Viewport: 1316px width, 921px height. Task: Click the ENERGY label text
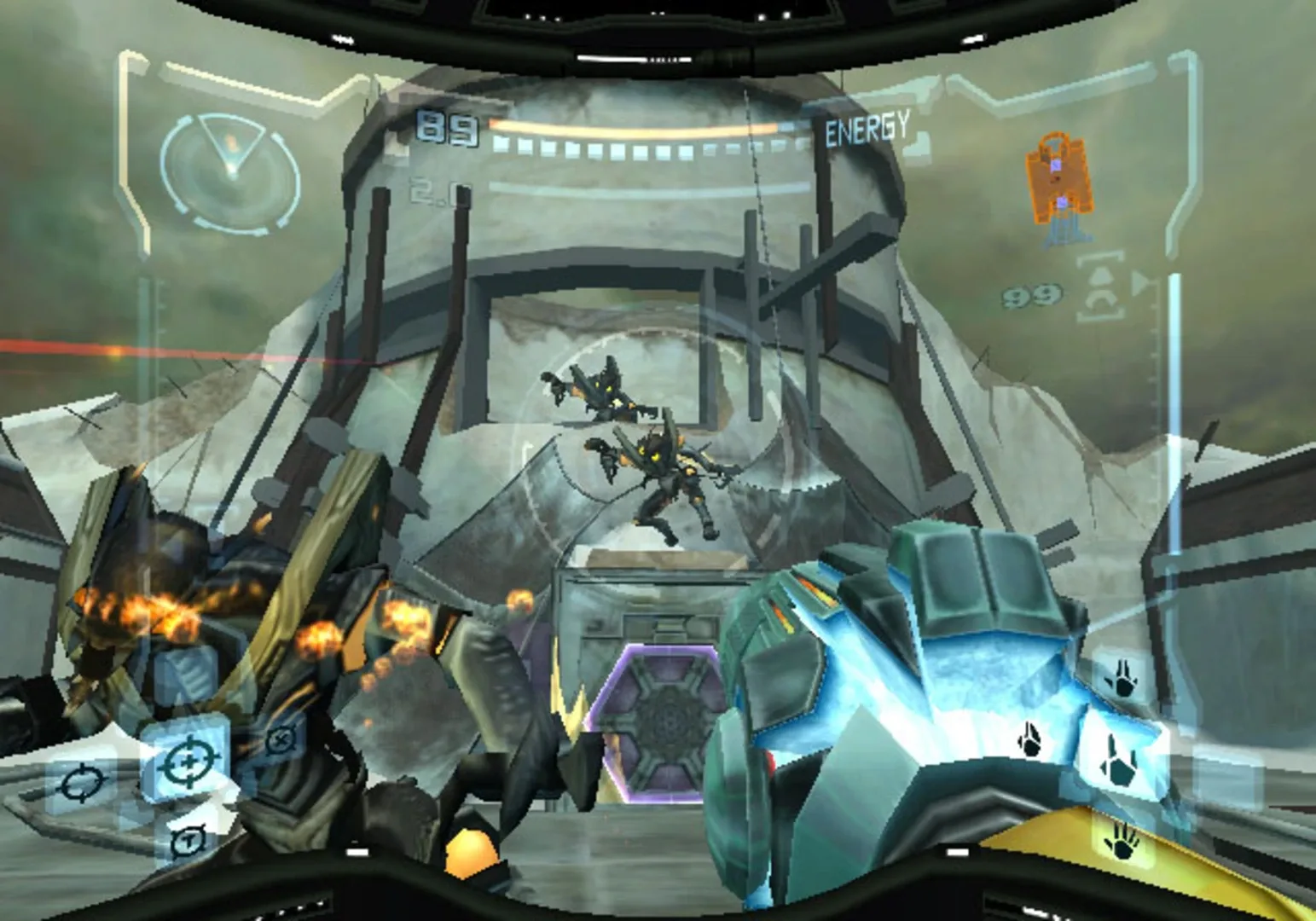868,127
